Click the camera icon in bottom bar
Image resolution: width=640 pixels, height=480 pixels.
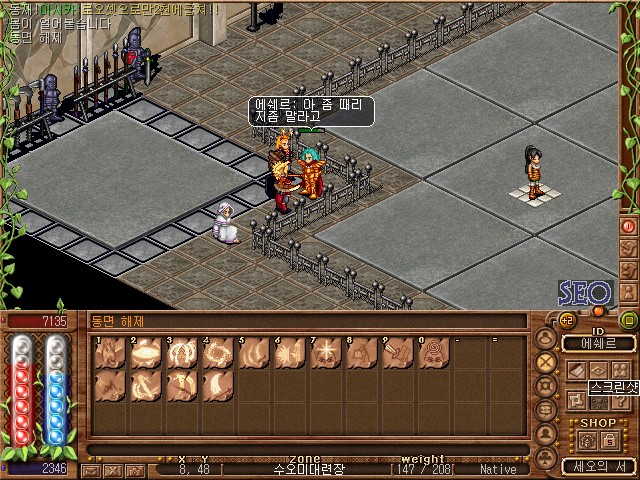point(135,469)
